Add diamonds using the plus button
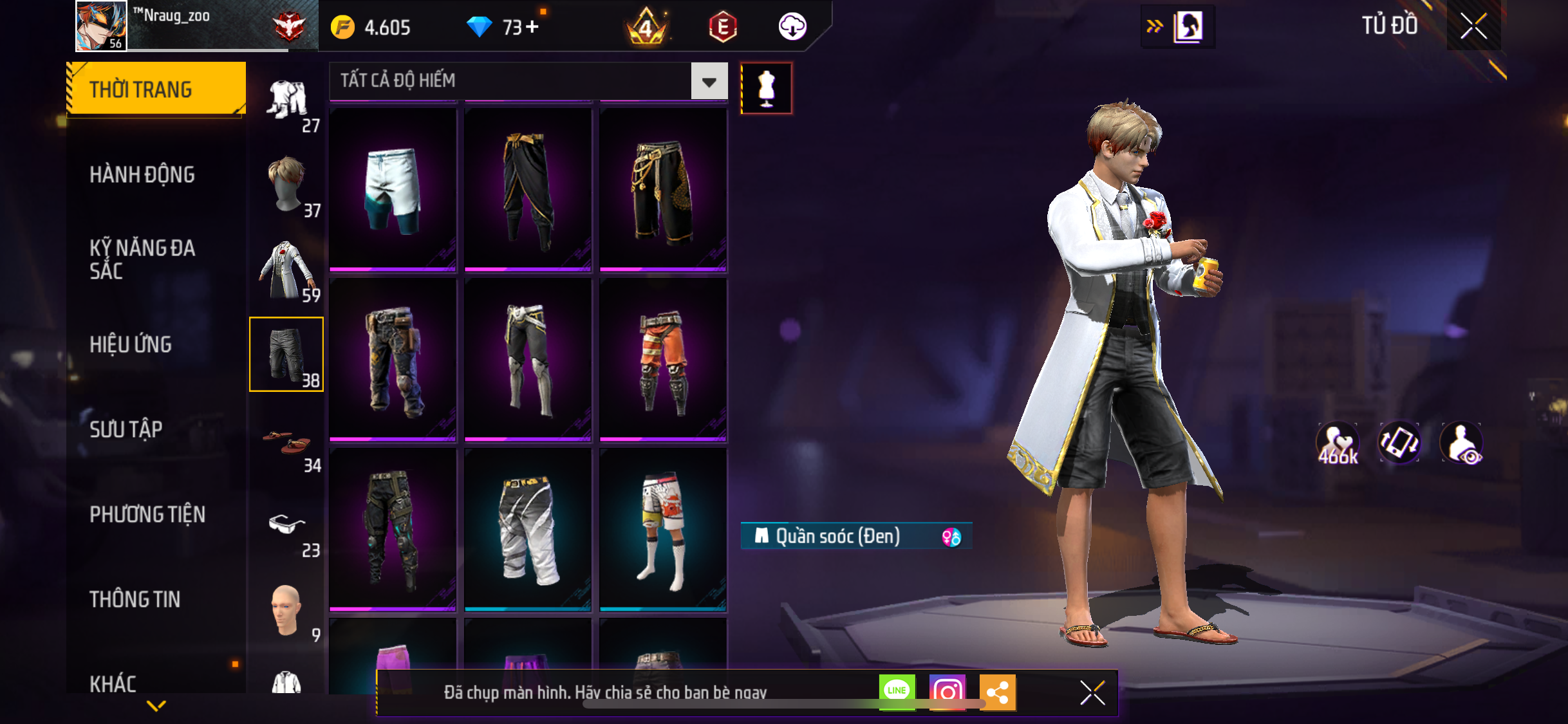This screenshot has width=1568, height=724. click(x=532, y=27)
